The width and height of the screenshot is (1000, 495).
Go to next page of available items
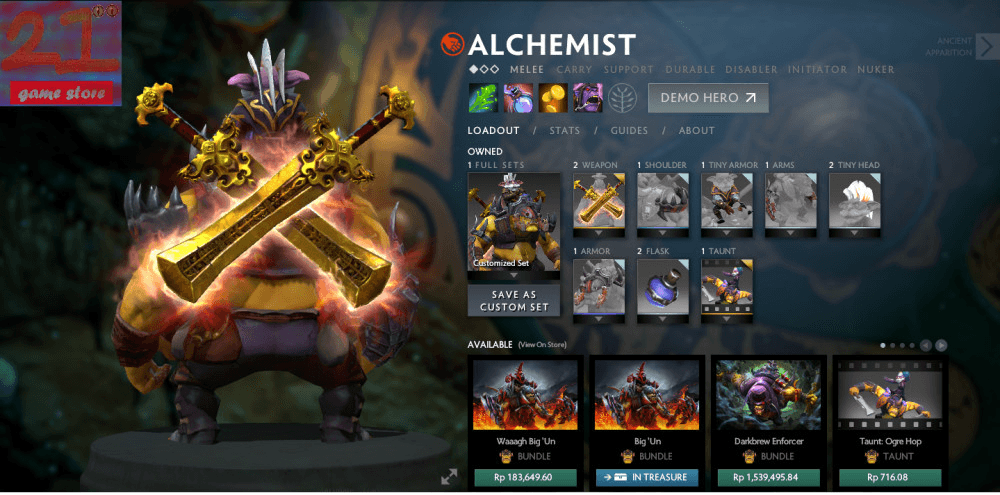point(941,345)
